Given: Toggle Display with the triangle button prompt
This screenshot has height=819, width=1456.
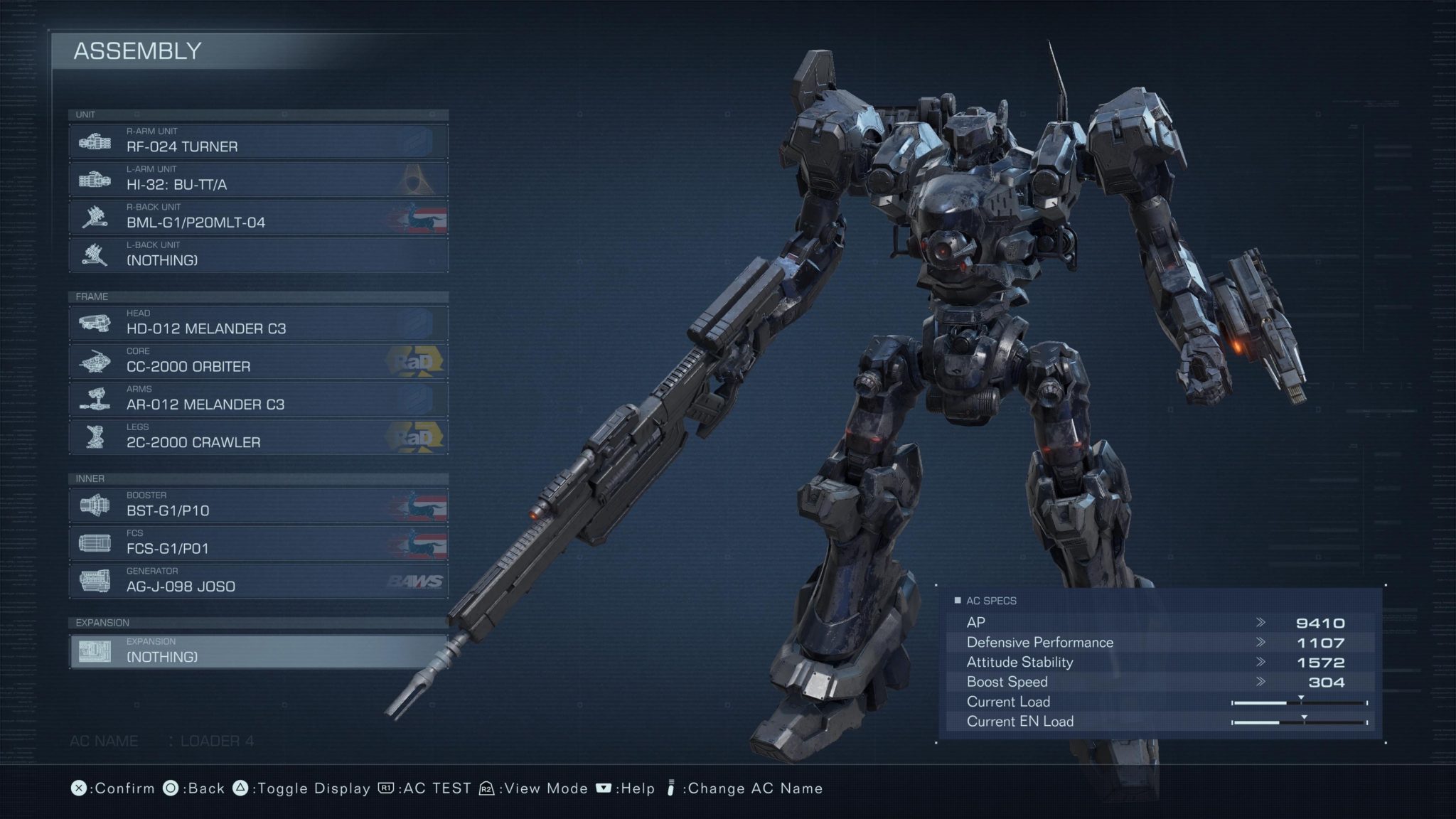Looking at the screenshot, I should pos(298,788).
